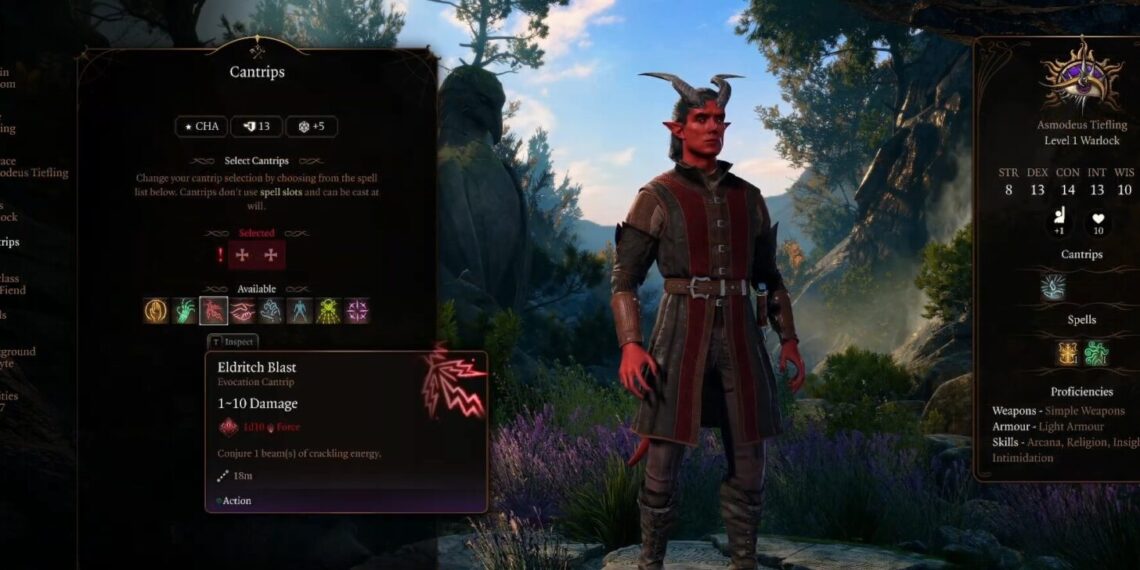1140x570 pixels.
Task: Click the Inspect button above the tooltip
Action: click(x=232, y=342)
